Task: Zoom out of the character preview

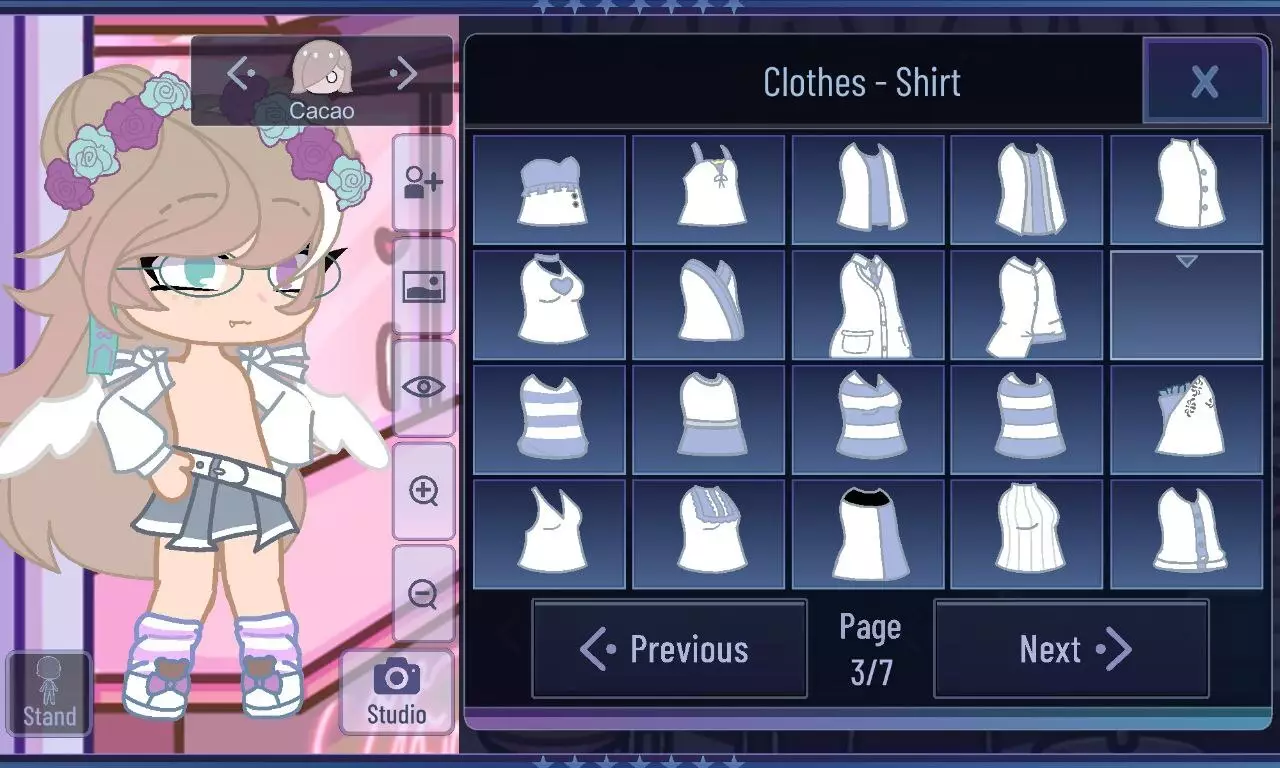Action: [x=424, y=595]
